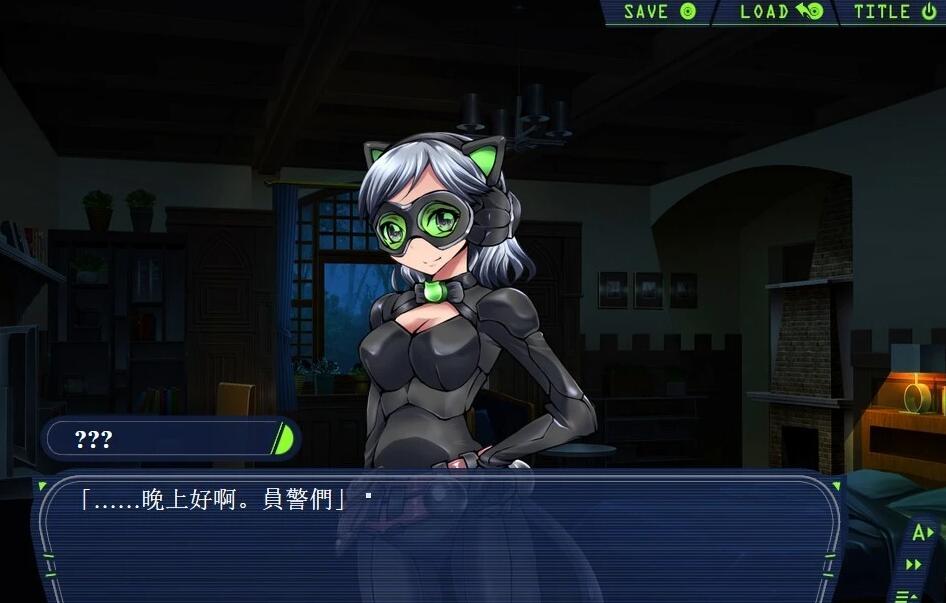The image size is (946, 603).
Task: Open the backlog lines icon
Action: coord(906,596)
